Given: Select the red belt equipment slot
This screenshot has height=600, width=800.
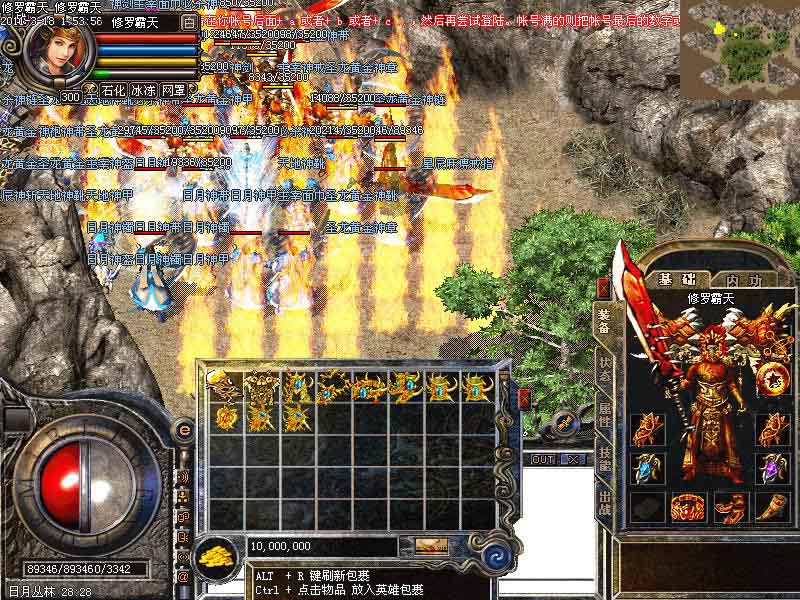Looking at the screenshot, I should pos(688,508).
